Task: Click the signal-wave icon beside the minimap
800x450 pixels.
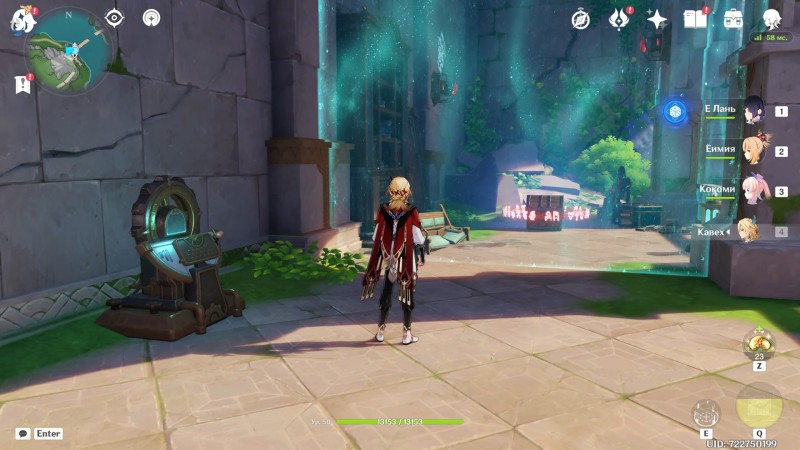Action: (x=151, y=18)
